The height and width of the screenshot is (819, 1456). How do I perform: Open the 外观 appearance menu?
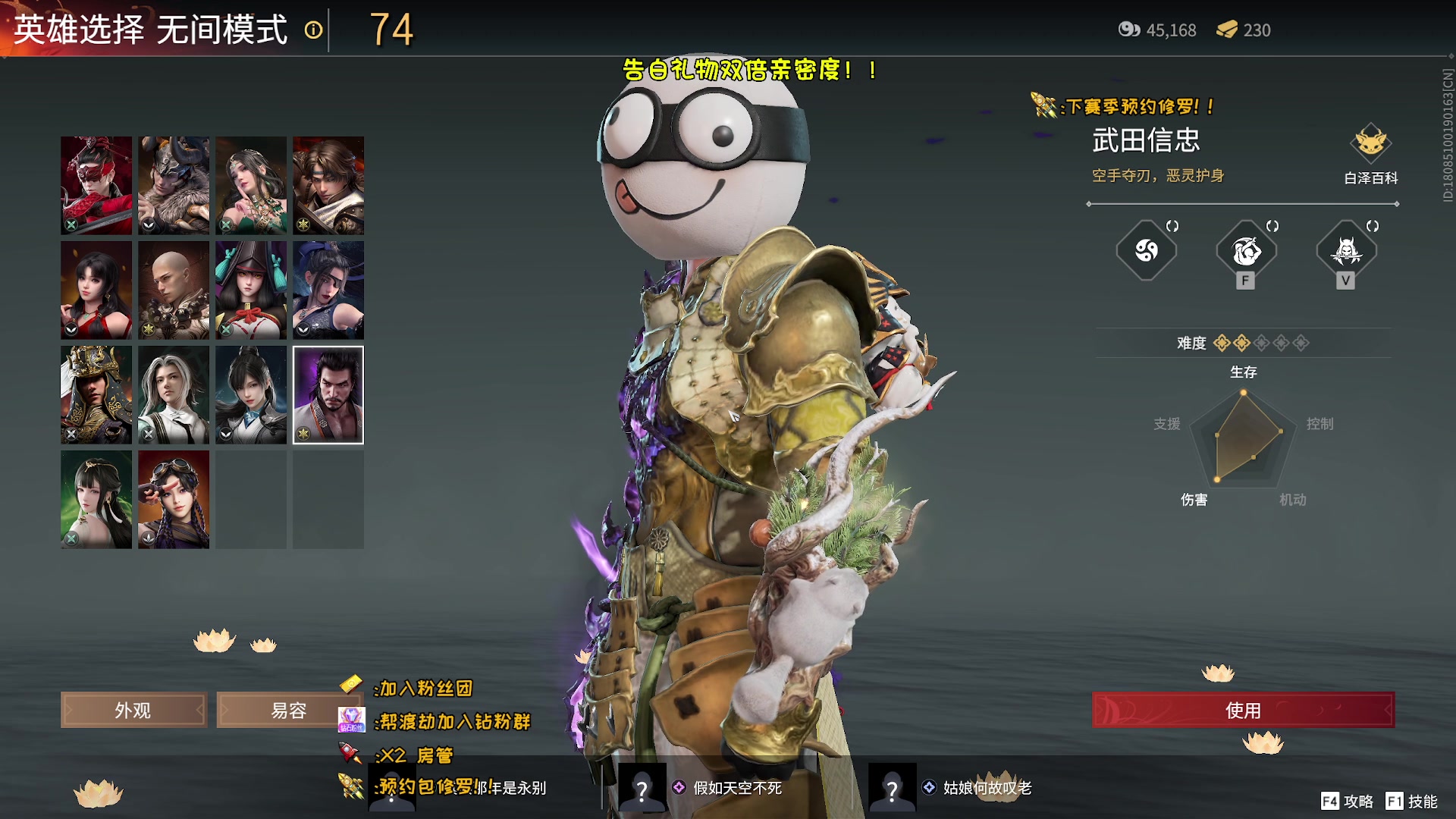(133, 711)
